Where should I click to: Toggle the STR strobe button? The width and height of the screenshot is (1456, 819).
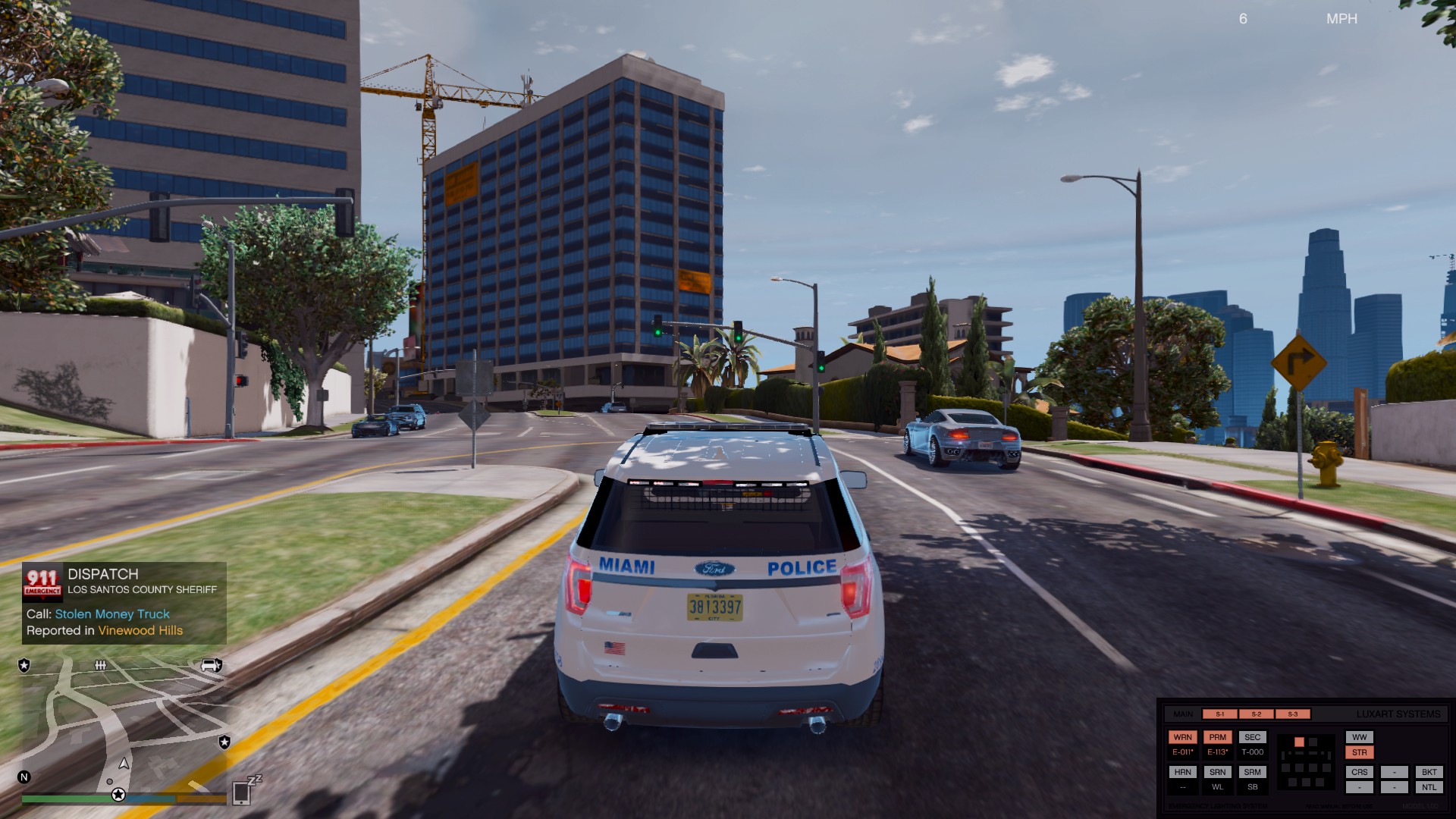coord(1359,752)
